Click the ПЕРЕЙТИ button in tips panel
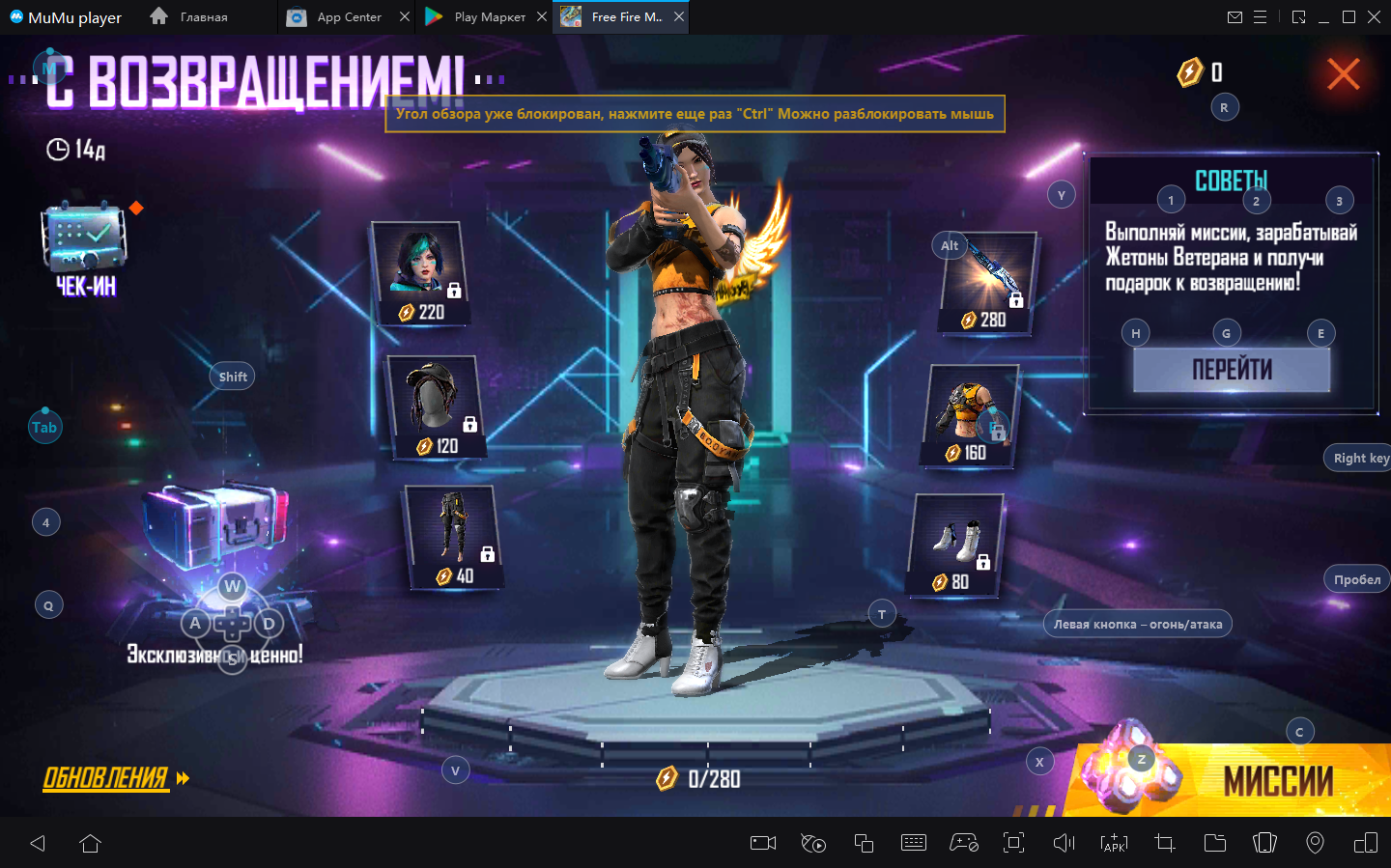Image resolution: width=1391 pixels, height=868 pixels. 1232,370
